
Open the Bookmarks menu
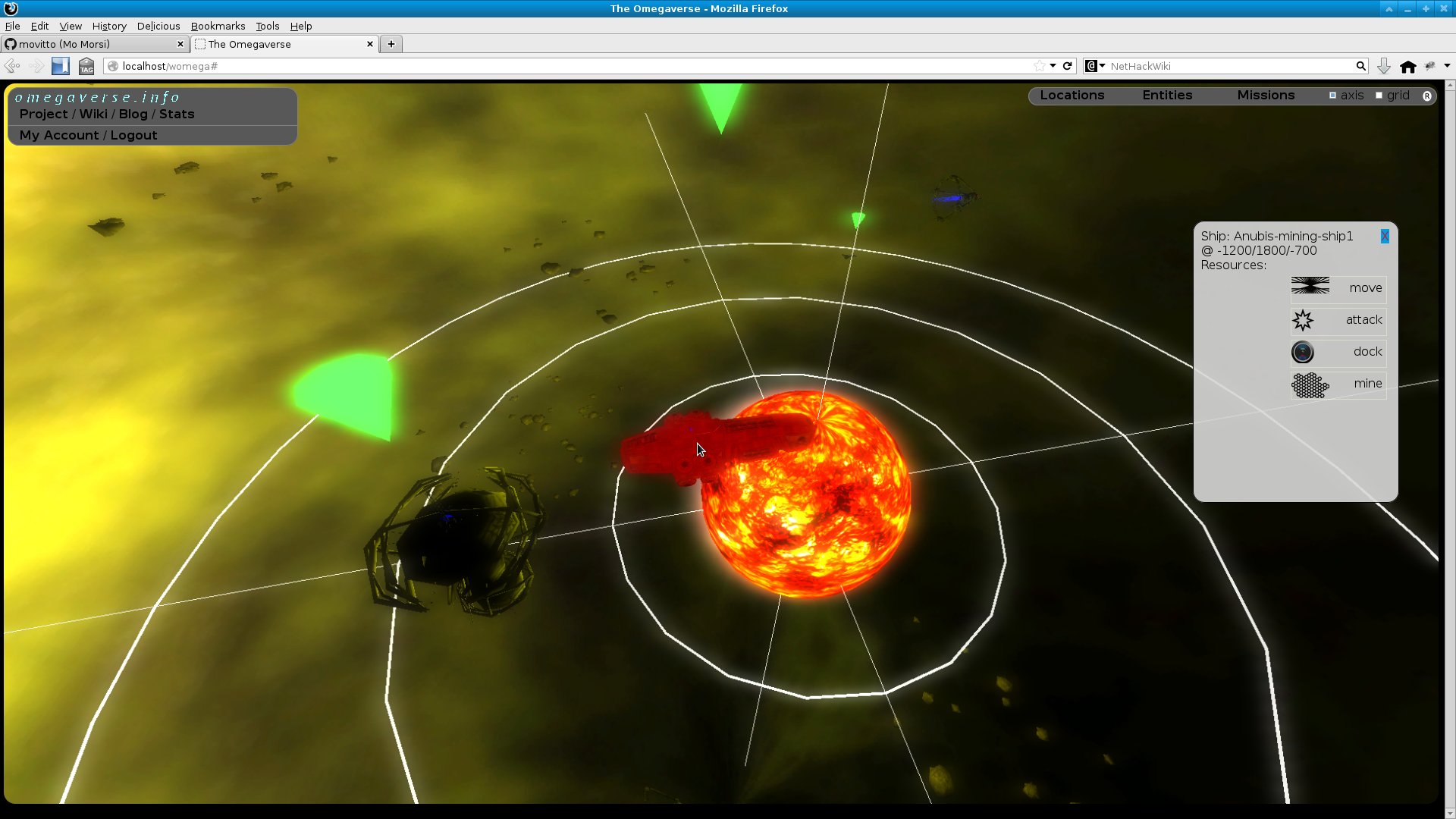click(x=218, y=26)
